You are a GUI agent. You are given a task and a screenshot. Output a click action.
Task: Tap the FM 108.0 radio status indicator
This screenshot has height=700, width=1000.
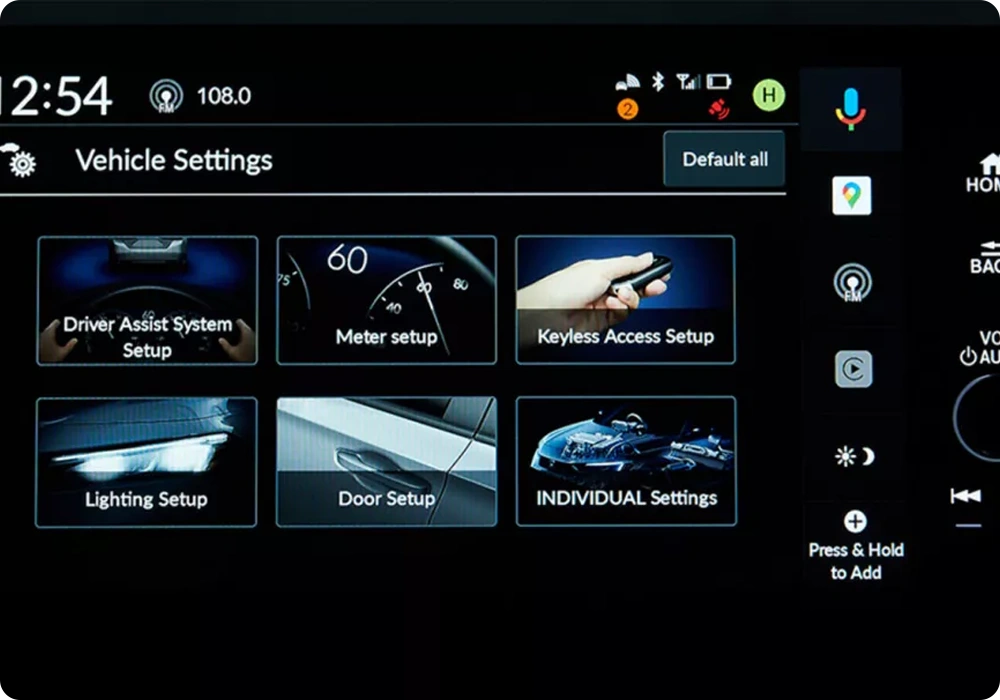[202, 96]
